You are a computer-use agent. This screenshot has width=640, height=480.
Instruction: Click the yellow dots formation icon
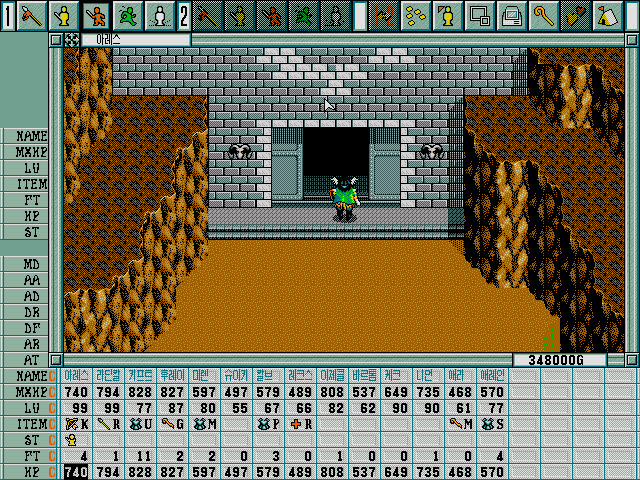[x=415, y=15]
